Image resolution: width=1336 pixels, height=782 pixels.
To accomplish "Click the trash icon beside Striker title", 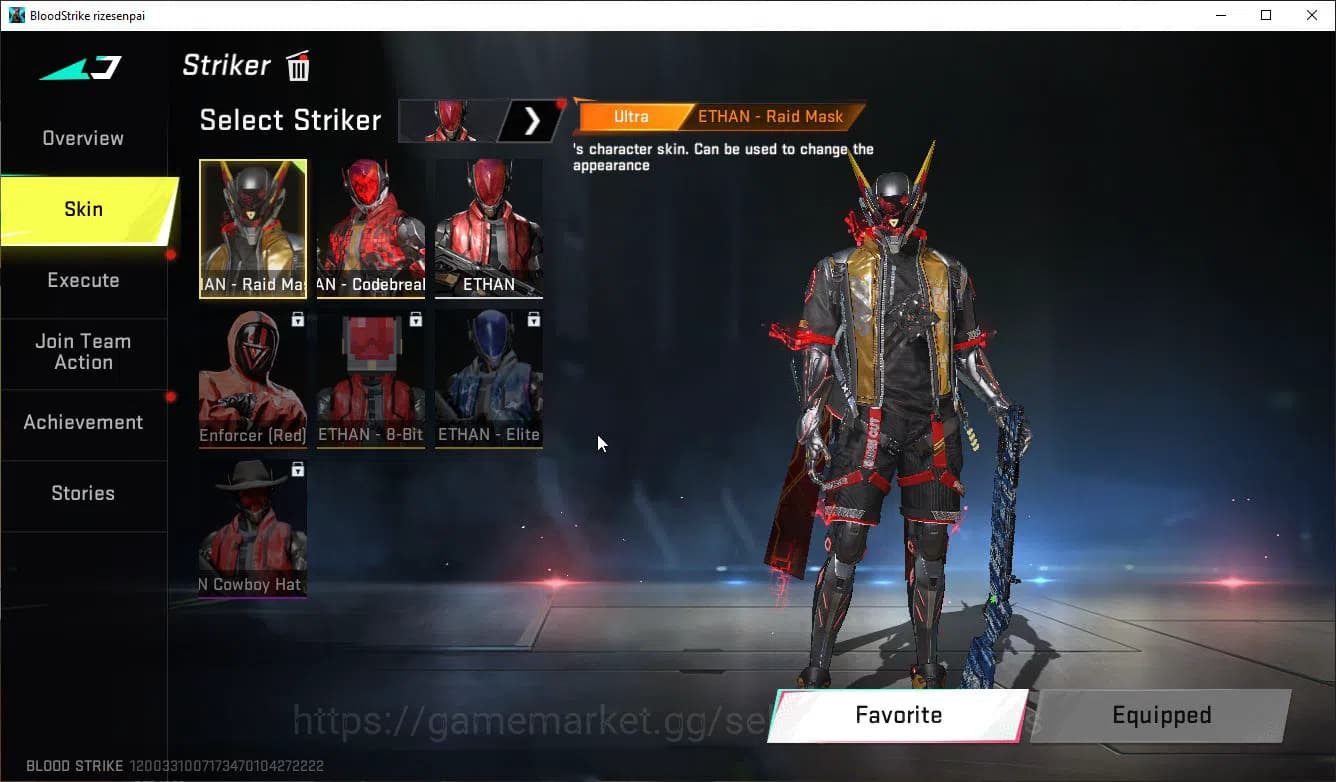I will (297, 66).
